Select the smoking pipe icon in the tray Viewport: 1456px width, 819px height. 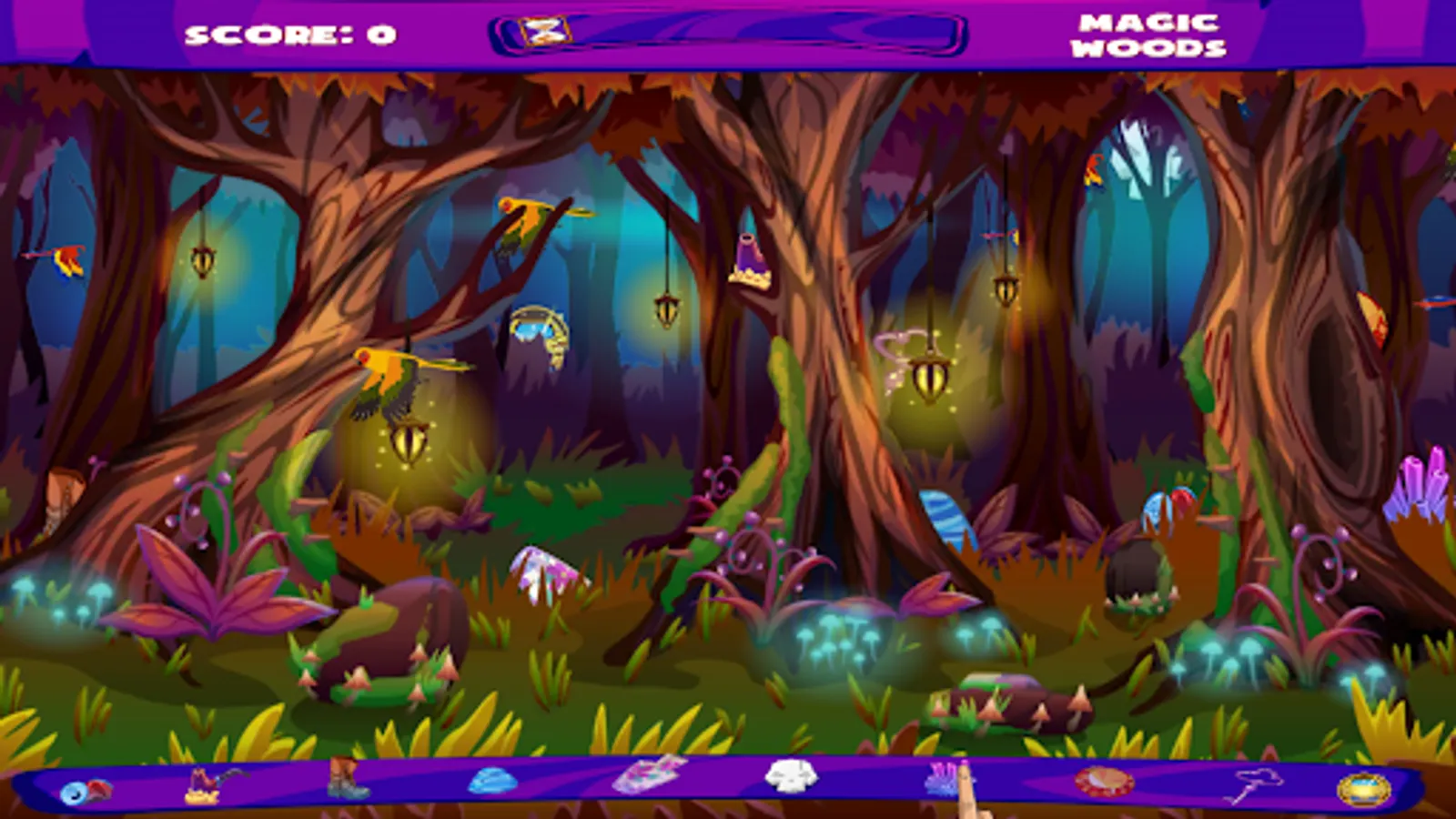click(209, 783)
